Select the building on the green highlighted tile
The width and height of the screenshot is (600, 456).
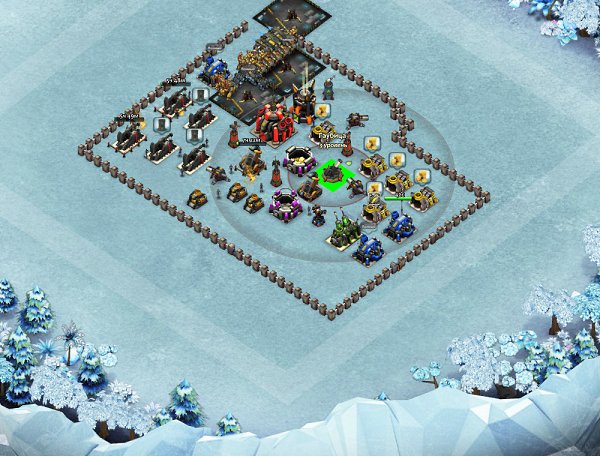[x=331, y=175]
